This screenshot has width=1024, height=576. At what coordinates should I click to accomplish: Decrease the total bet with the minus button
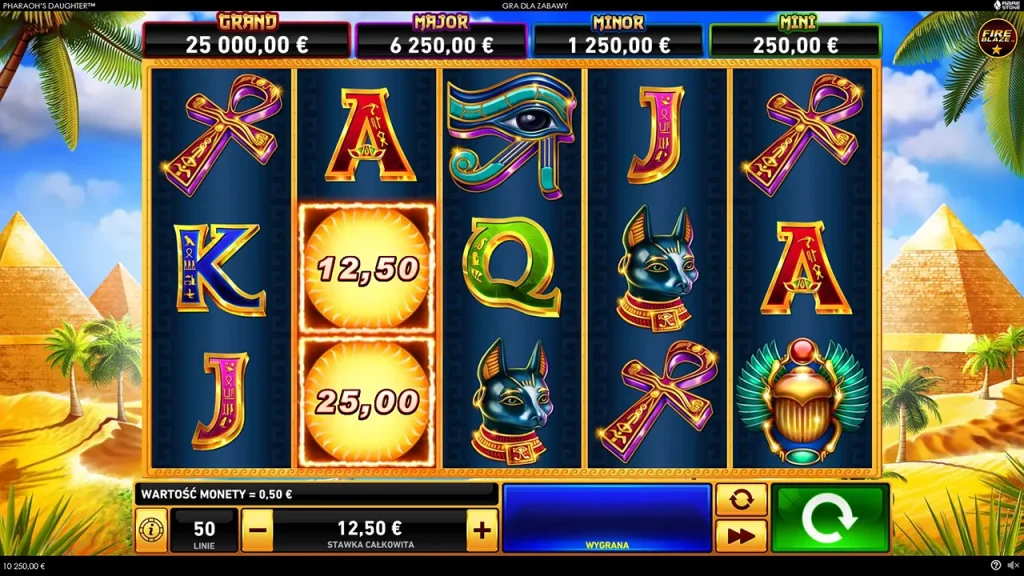pos(256,530)
